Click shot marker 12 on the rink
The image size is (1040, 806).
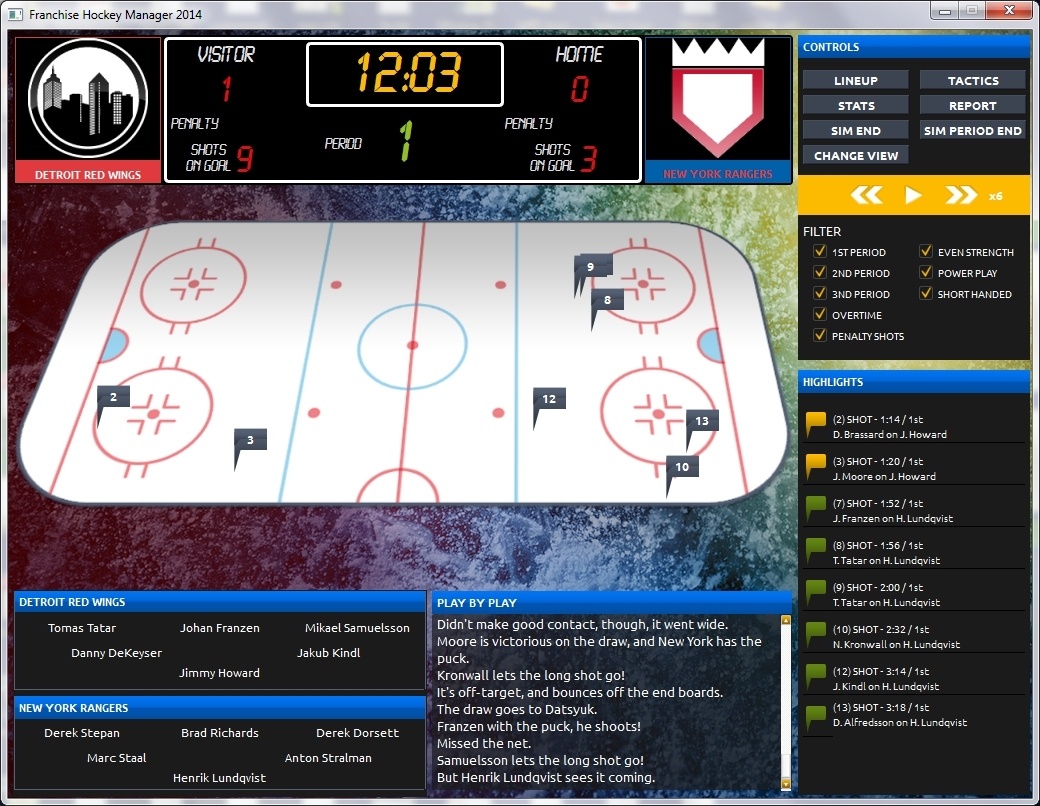tap(548, 399)
